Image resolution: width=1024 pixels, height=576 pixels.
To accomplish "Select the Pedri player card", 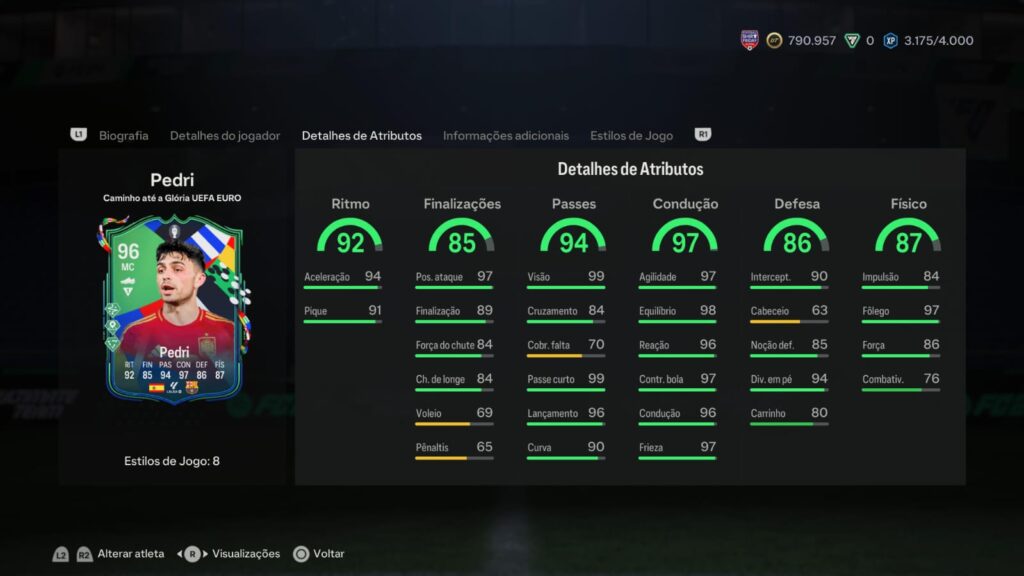I will [172, 310].
